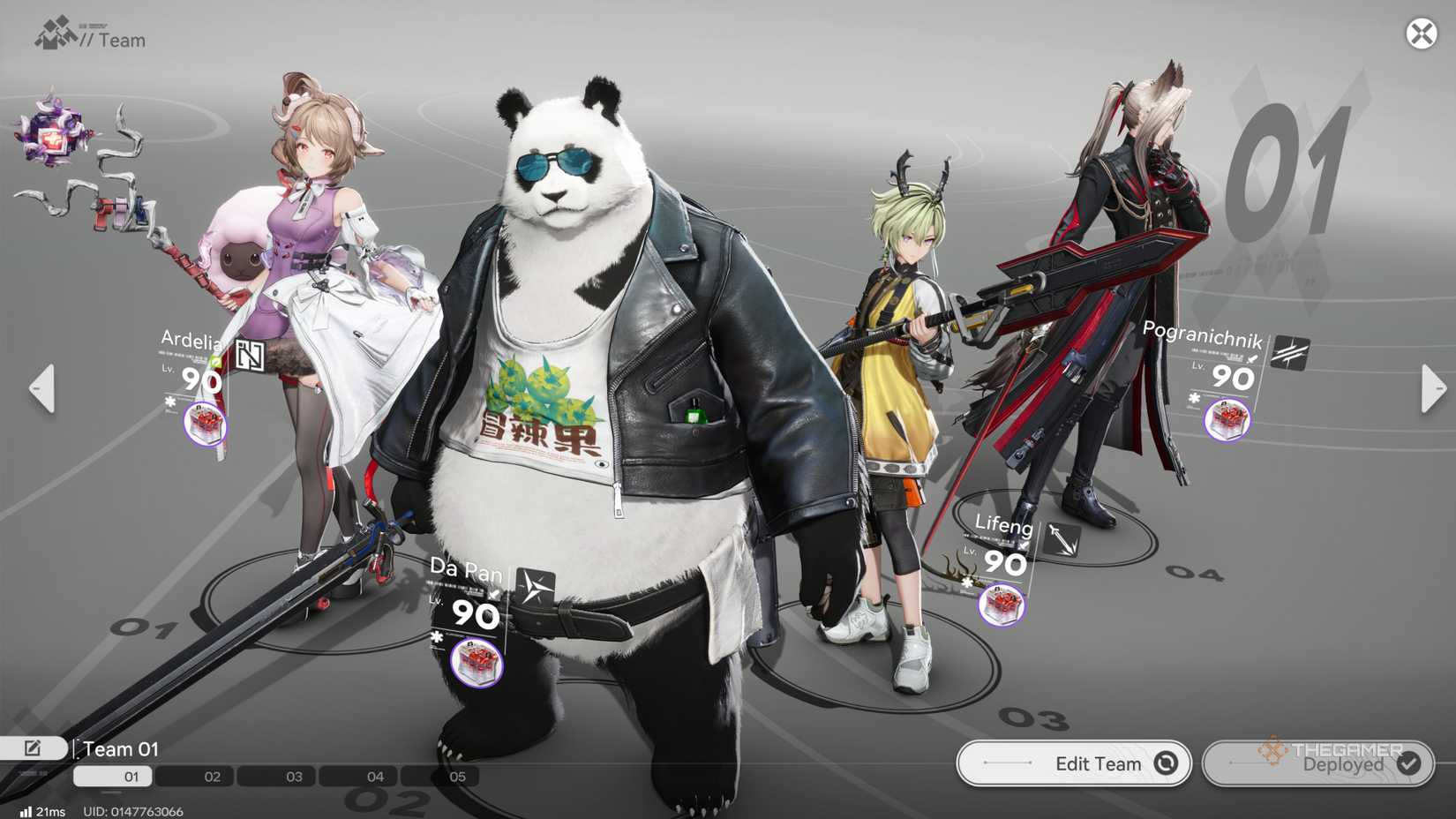1456x819 pixels.
Task: Select Ardelia's class icon beside her name
Action: click(x=250, y=353)
